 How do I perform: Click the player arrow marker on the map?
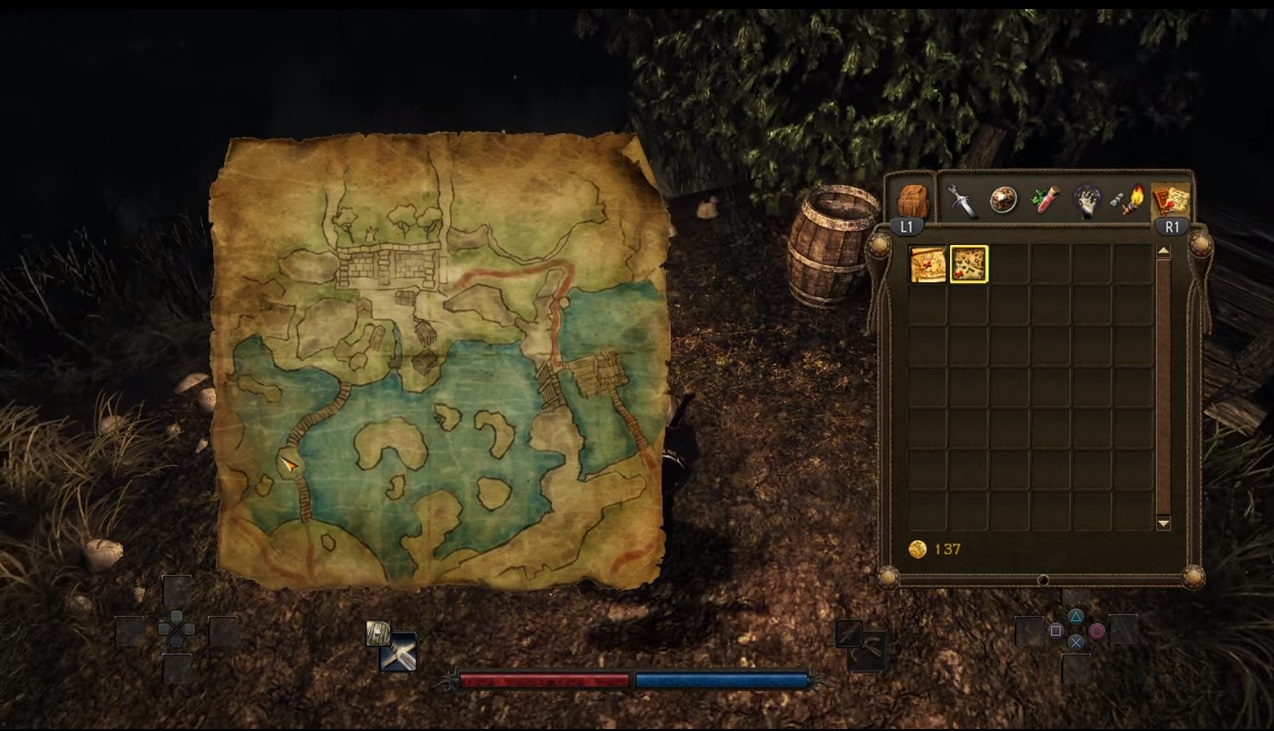click(x=289, y=464)
